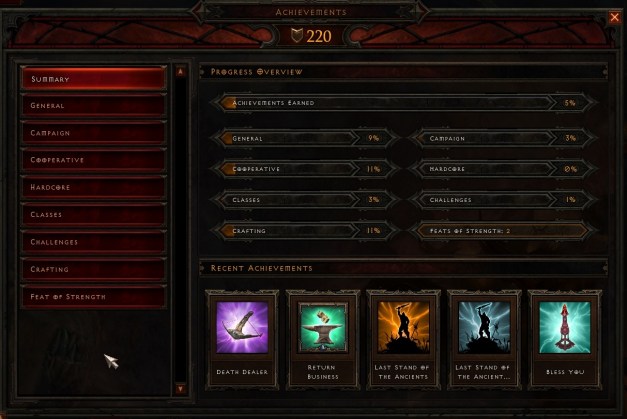Viewport: 627px width, 419px height.
Task: Open the Hardcore category
Action: click(x=93, y=187)
